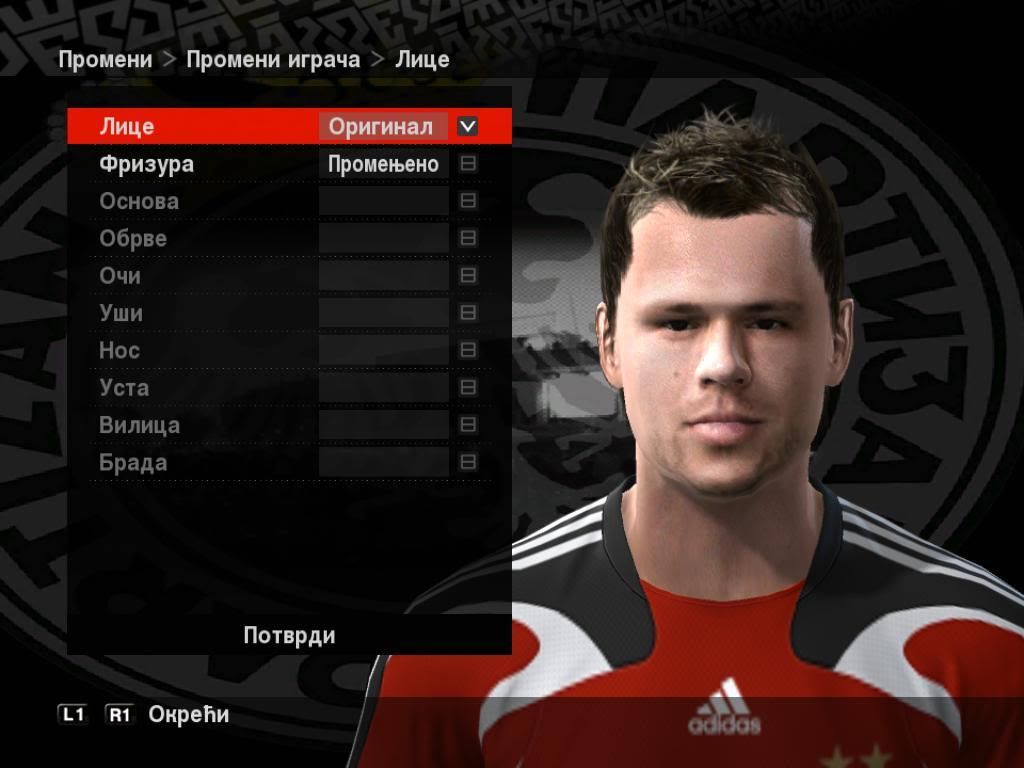The width and height of the screenshot is (1024, 768).
Task: Select the Уста menu entry
Action: click(x=124, y=388)
